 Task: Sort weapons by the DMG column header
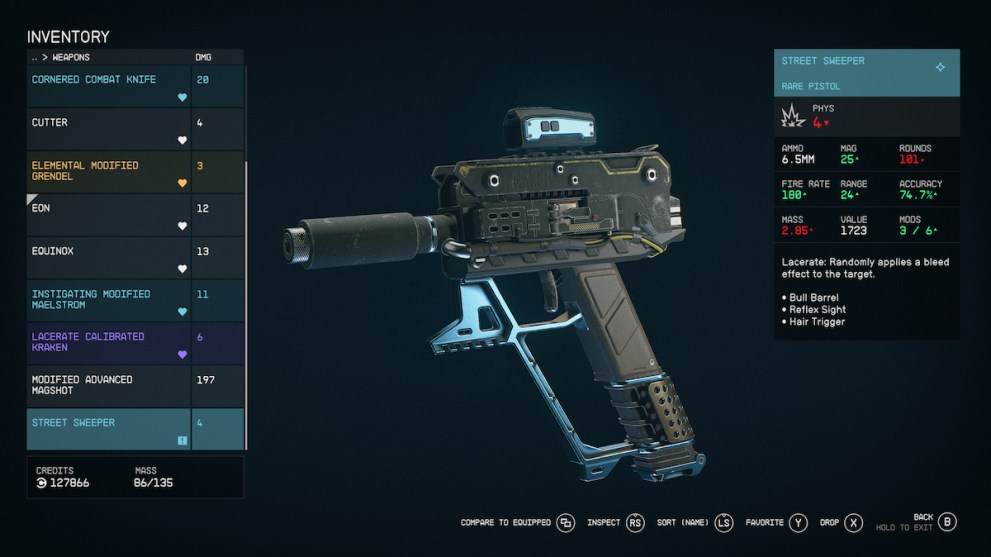click(x=204, y=58)
